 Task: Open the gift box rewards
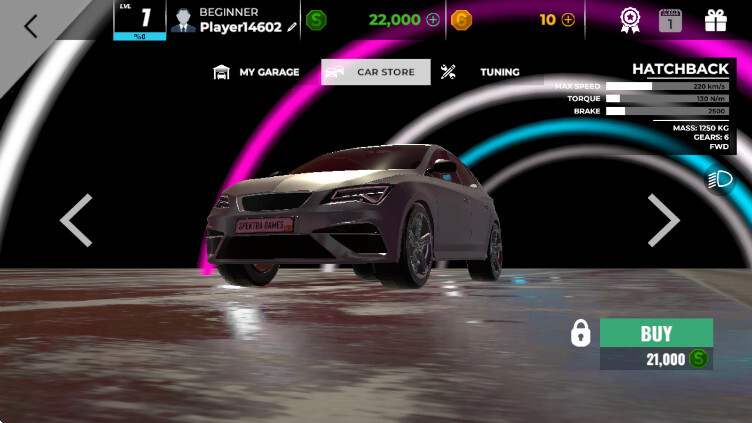pyautogui.click(x=715, y=19)
